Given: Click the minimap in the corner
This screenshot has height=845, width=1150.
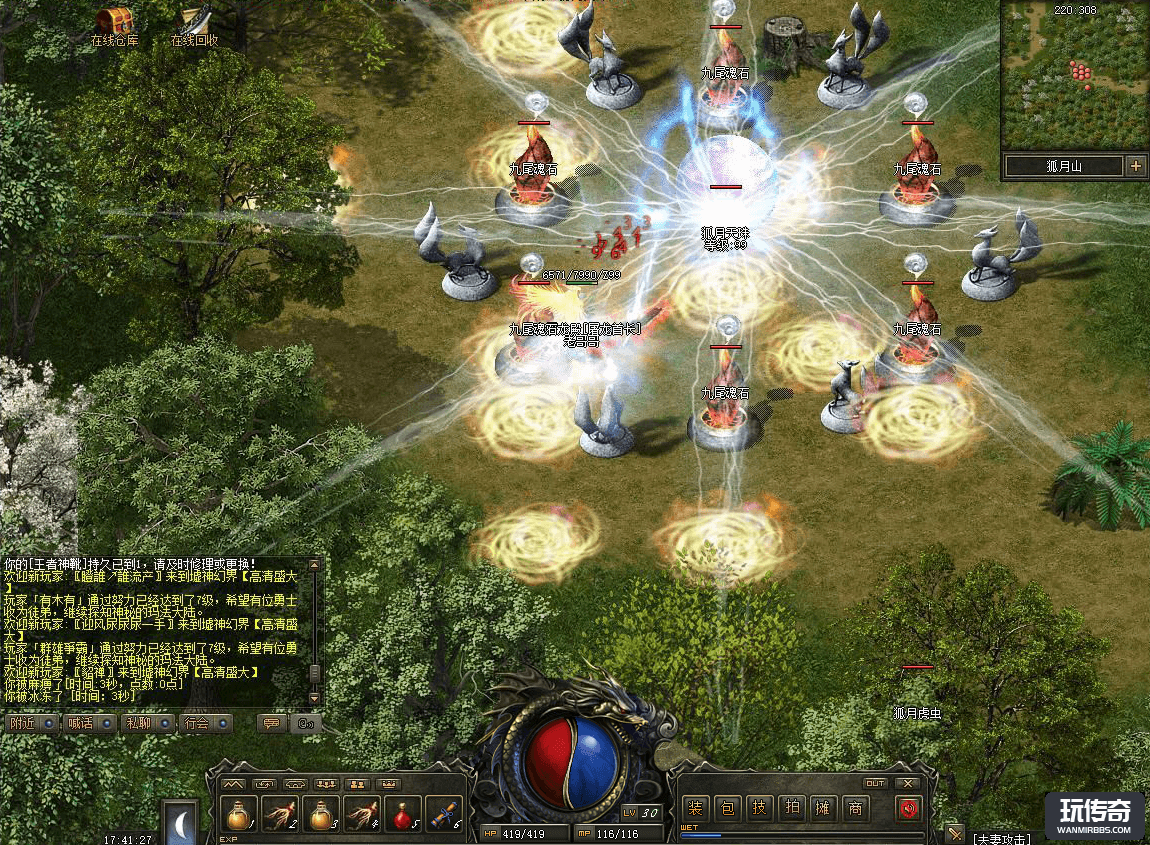Looking at the screenshot, I should [x=1074, y=75].
